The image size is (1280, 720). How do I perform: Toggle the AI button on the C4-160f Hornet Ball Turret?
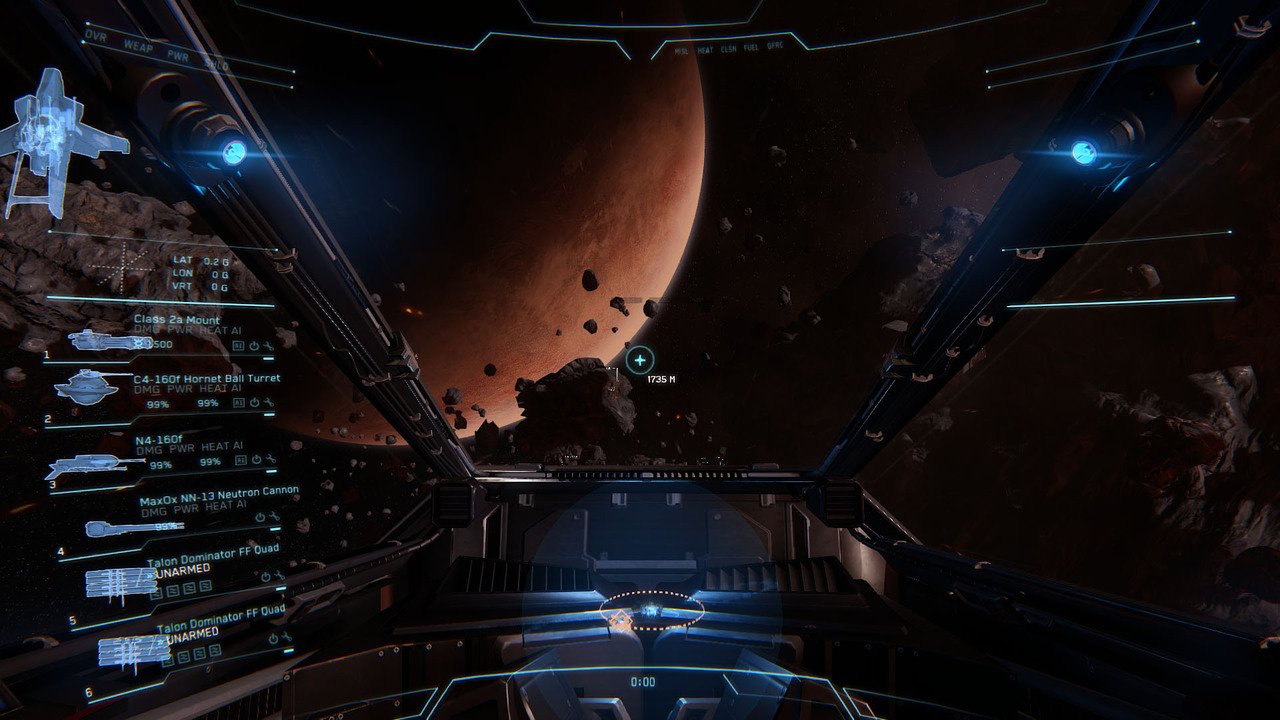pyautogui.click(x=240, y=403)
